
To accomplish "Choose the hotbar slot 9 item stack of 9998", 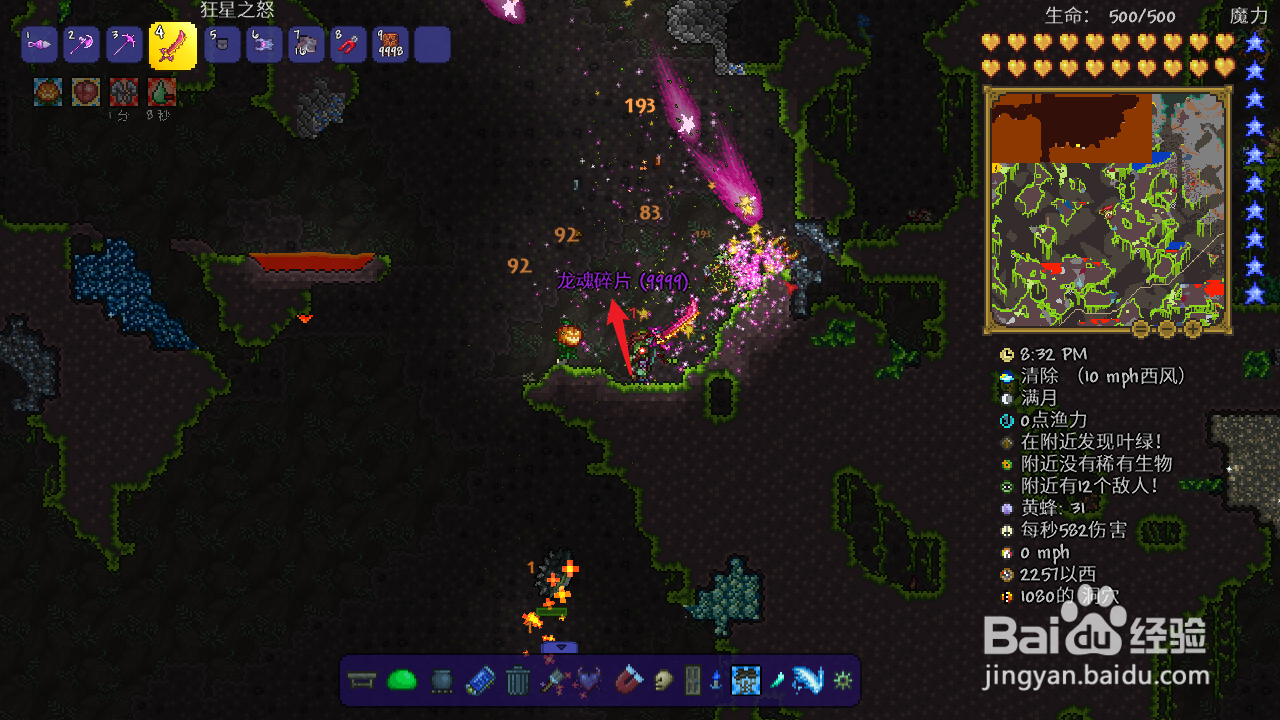I will [x=390, y=45].
